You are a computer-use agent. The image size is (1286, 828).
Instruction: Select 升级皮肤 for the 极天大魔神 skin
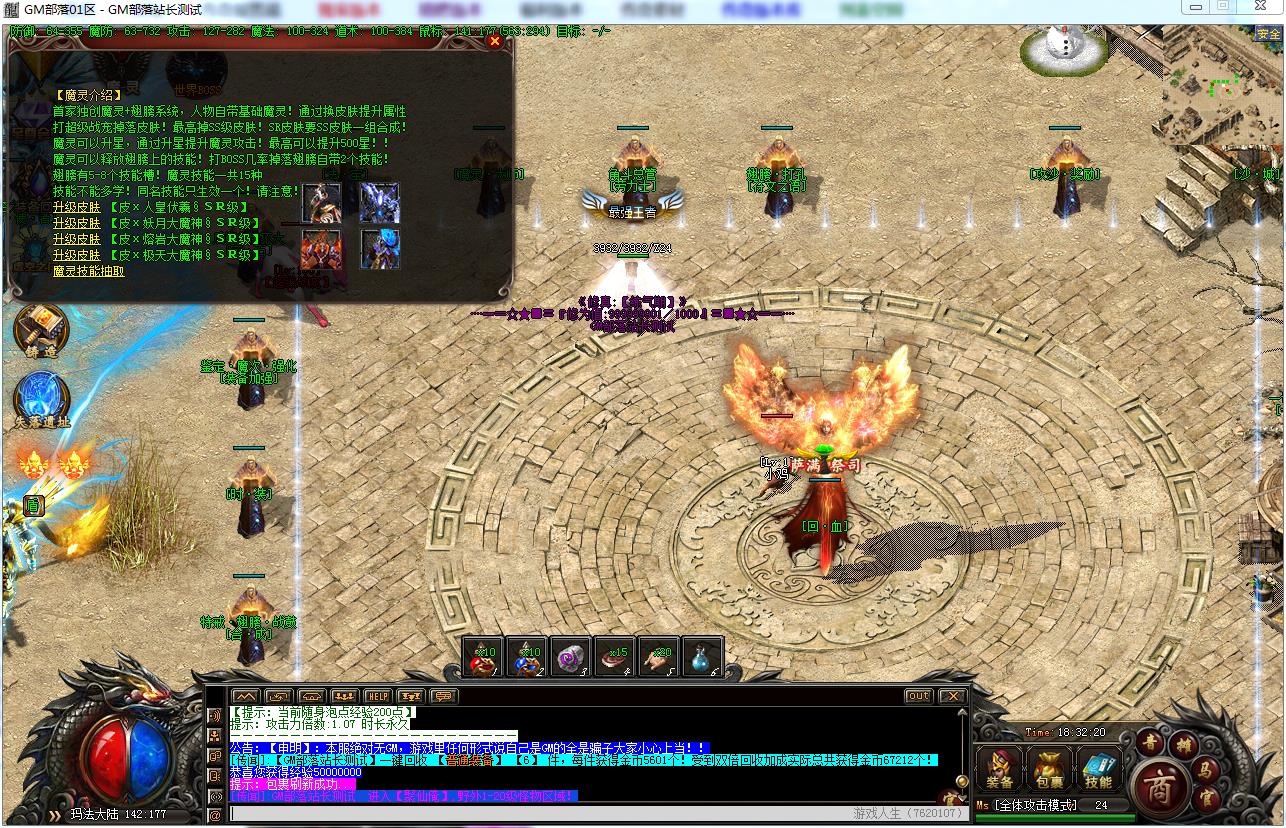(x=77, y=255)
